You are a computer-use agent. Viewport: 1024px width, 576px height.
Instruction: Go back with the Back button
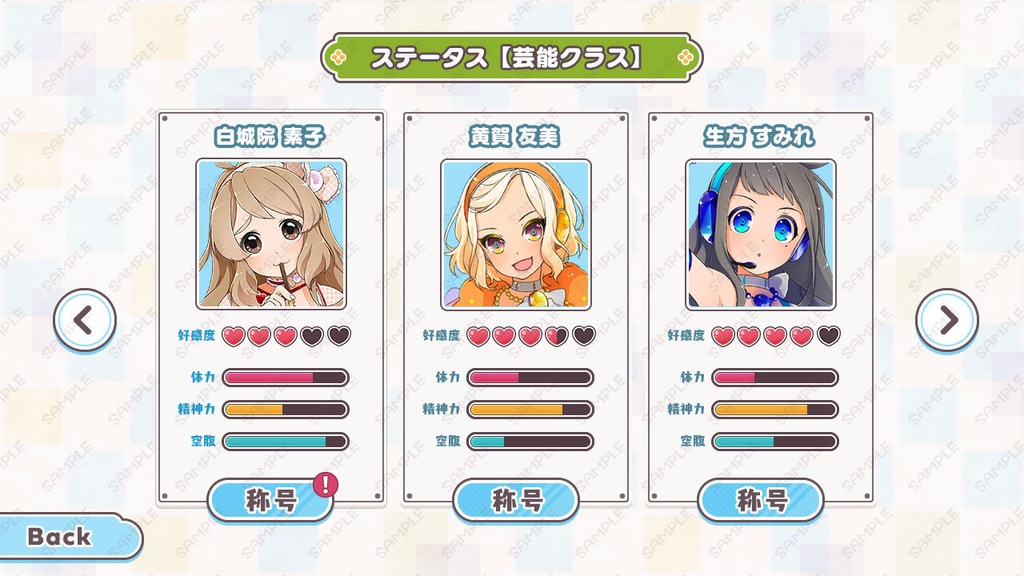tap(62, 537)
